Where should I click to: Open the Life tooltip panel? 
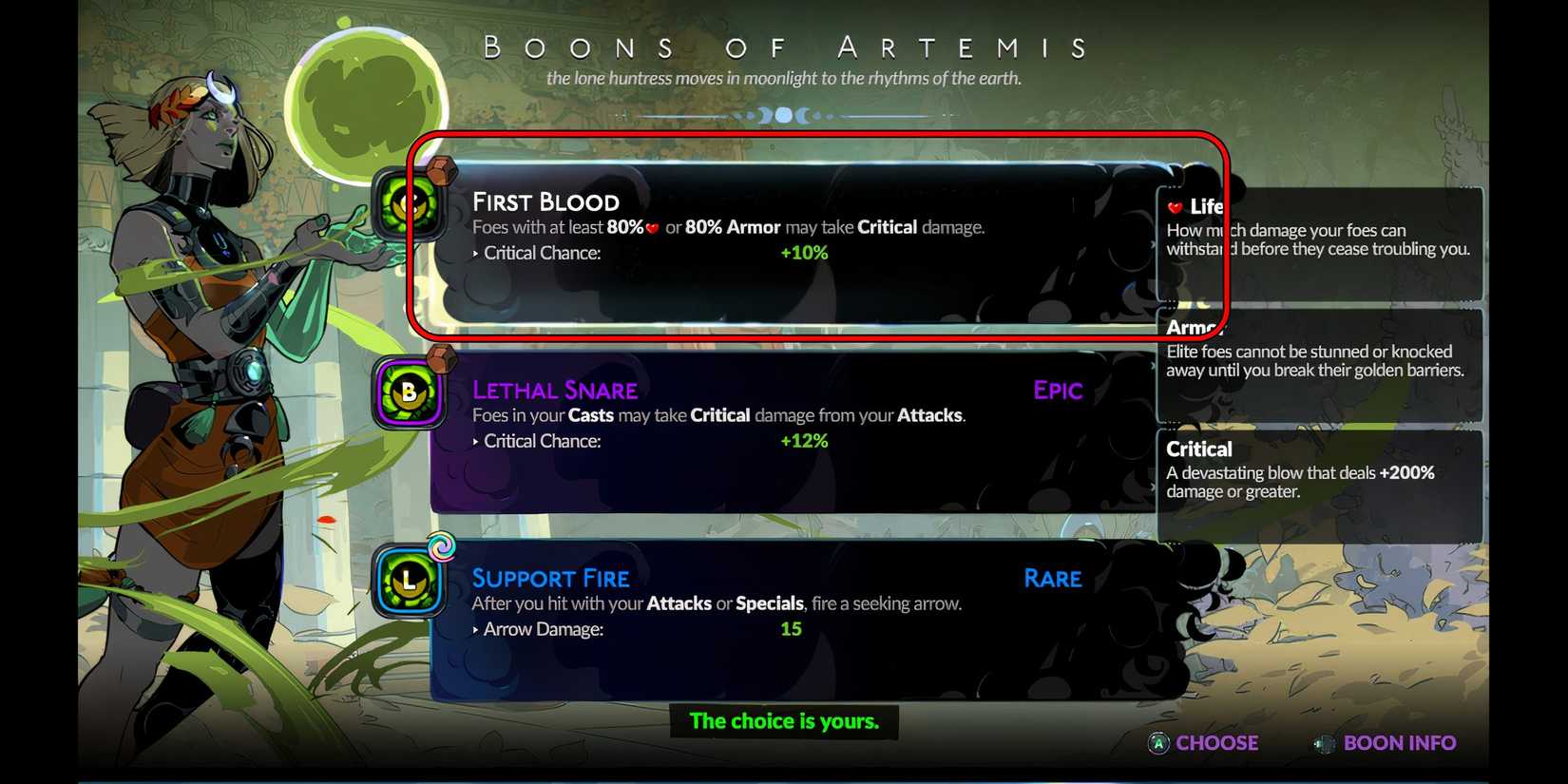pyautogui.click(x=1319, y=242)
